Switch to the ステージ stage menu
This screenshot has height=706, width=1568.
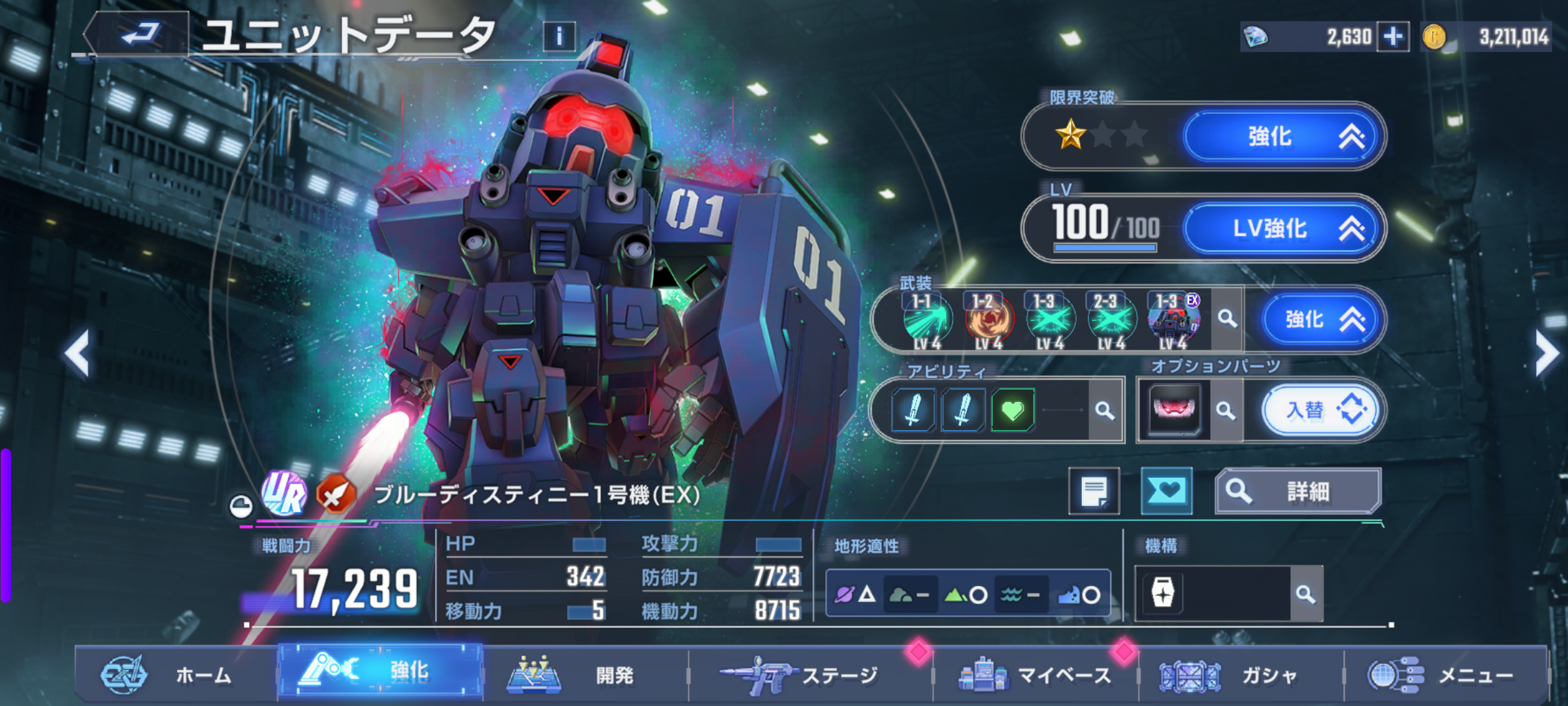coord(810,675)
